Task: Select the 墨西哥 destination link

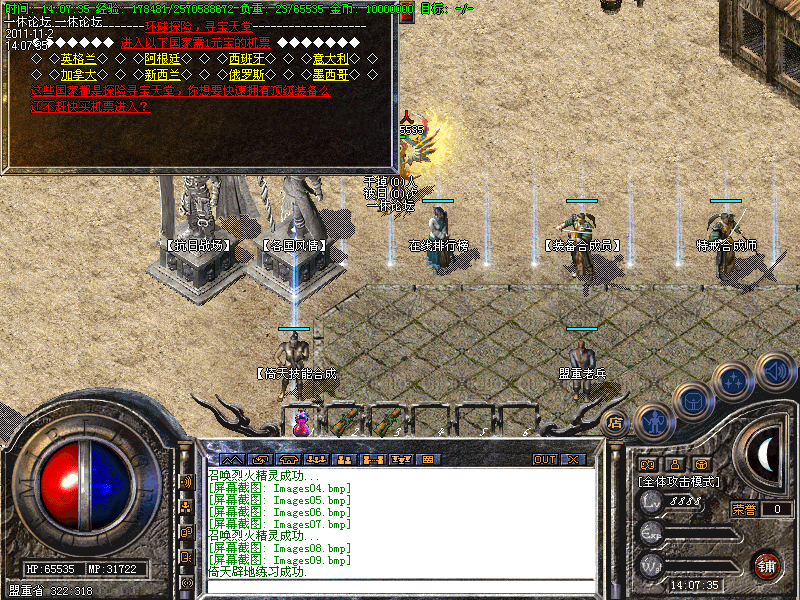Action: [x=331, y=74]
